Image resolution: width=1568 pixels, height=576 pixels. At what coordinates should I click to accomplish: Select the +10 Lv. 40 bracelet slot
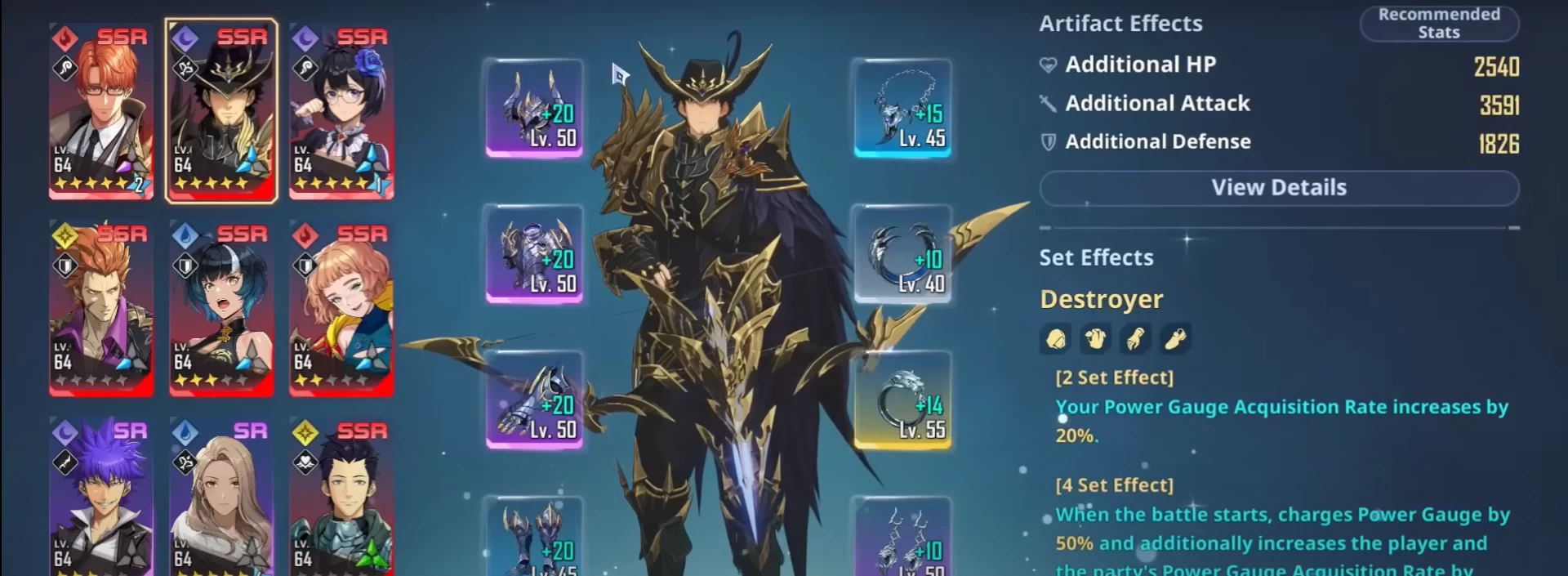(902, 253)
